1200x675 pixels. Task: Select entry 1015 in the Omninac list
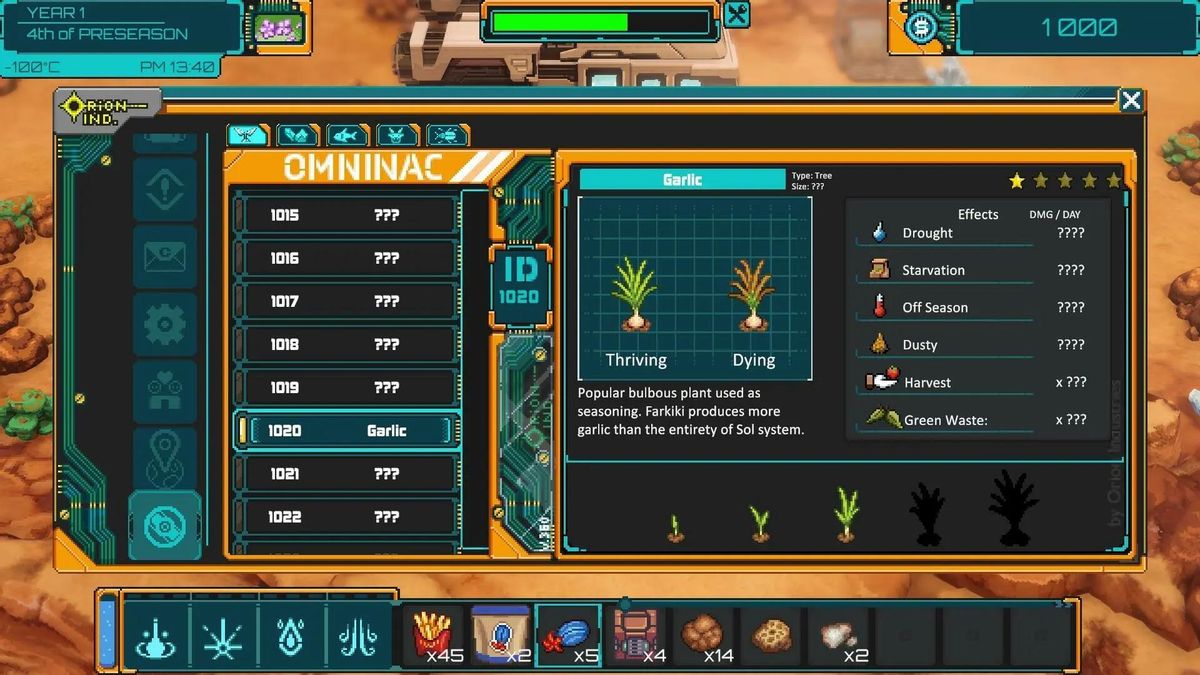345,215
